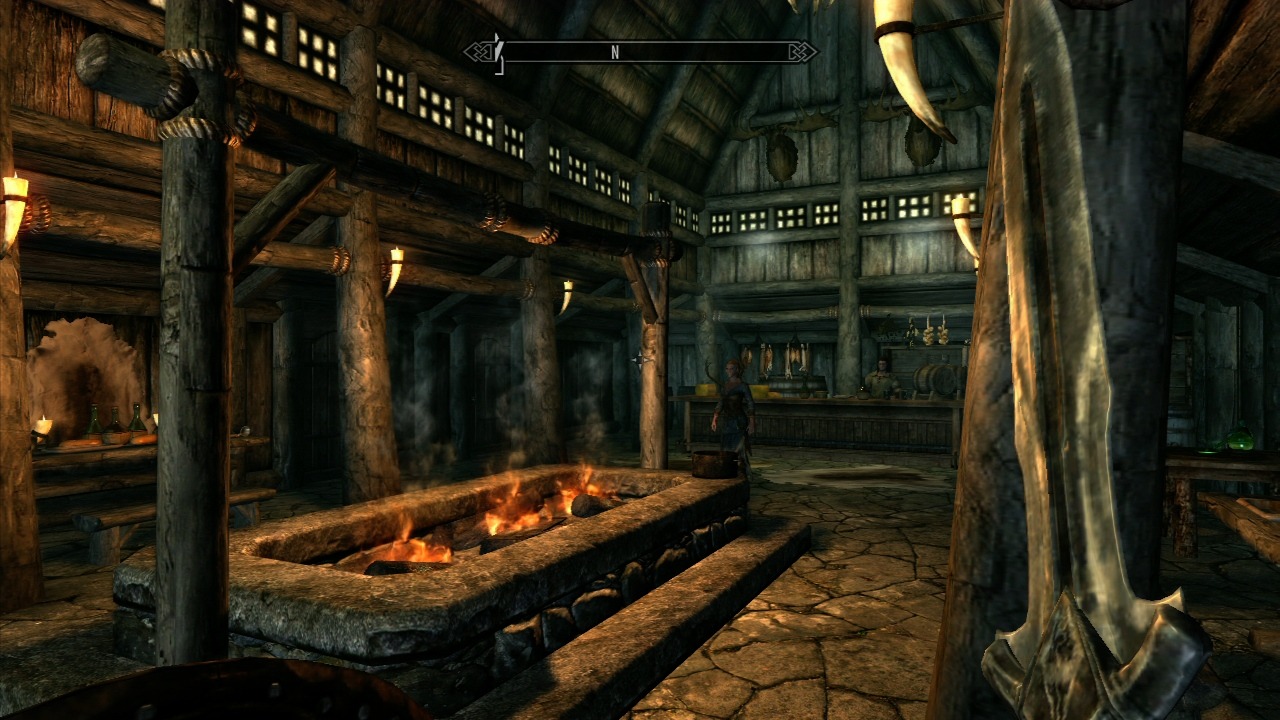1280x720 pixels.
Task: Click the compass bar showing North
Action: pyautogui.click(x=640, y=52)
